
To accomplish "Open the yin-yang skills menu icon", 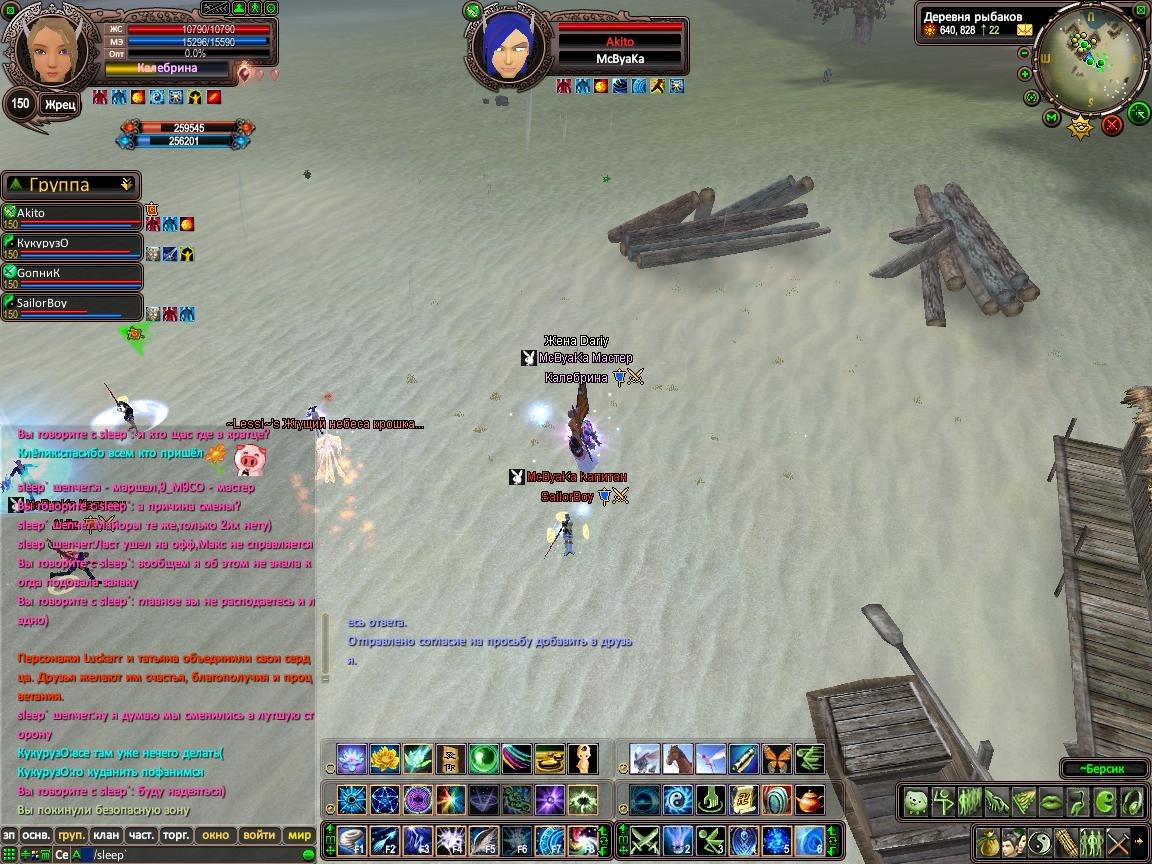I will point(1040,841).
